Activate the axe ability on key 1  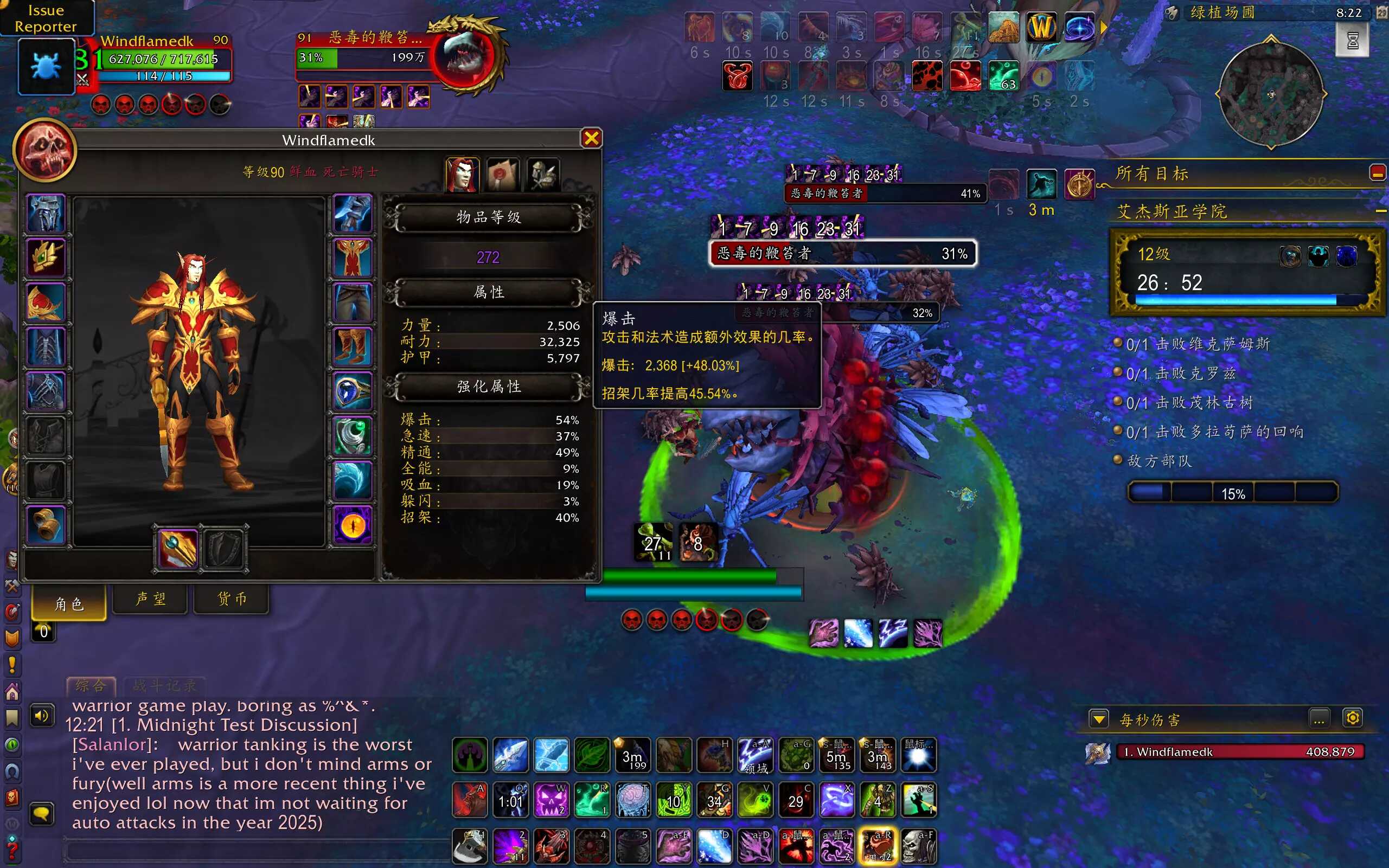(x=469, y=846)
